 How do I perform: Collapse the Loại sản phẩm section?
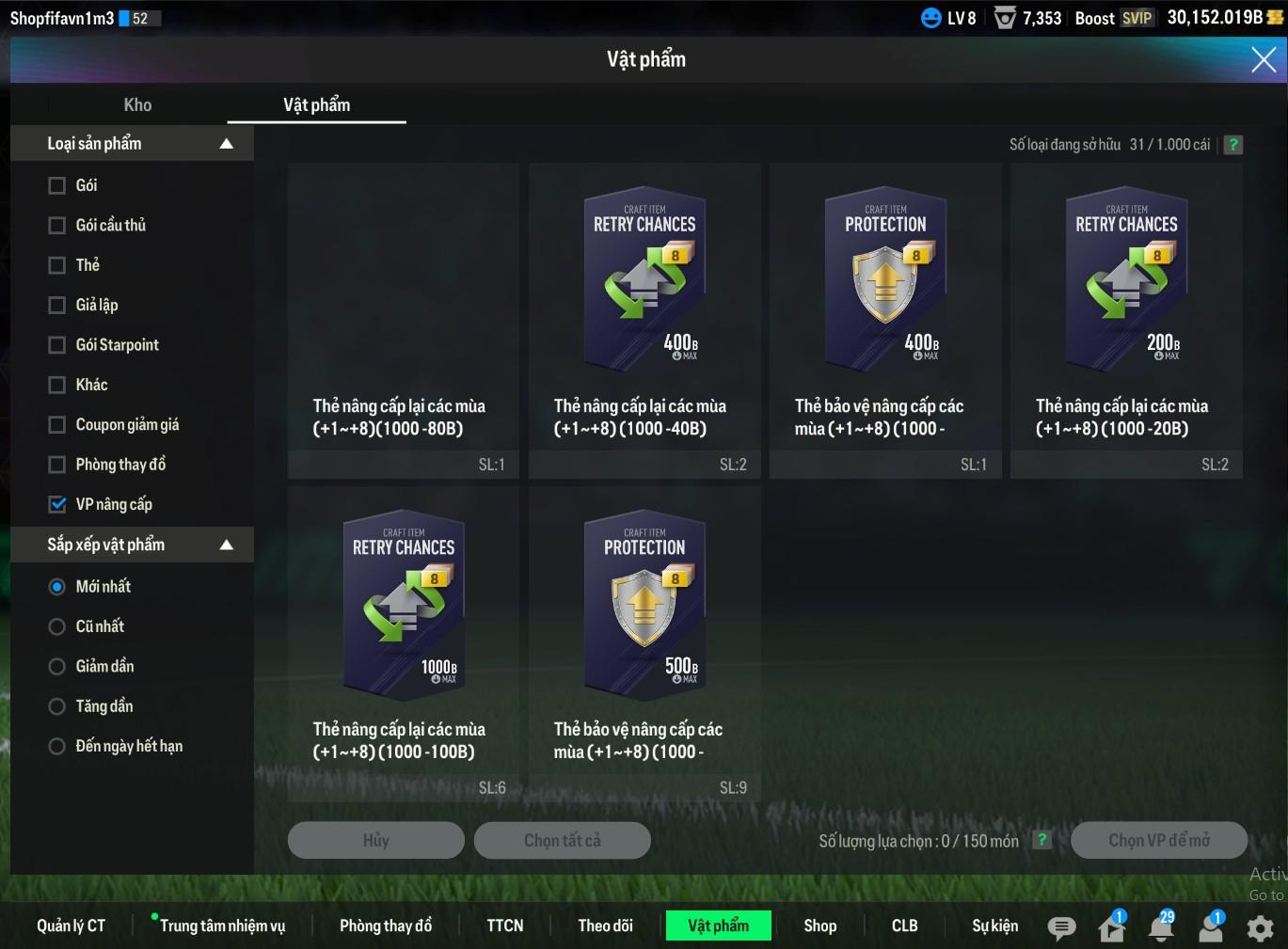(x=226, y=144)
